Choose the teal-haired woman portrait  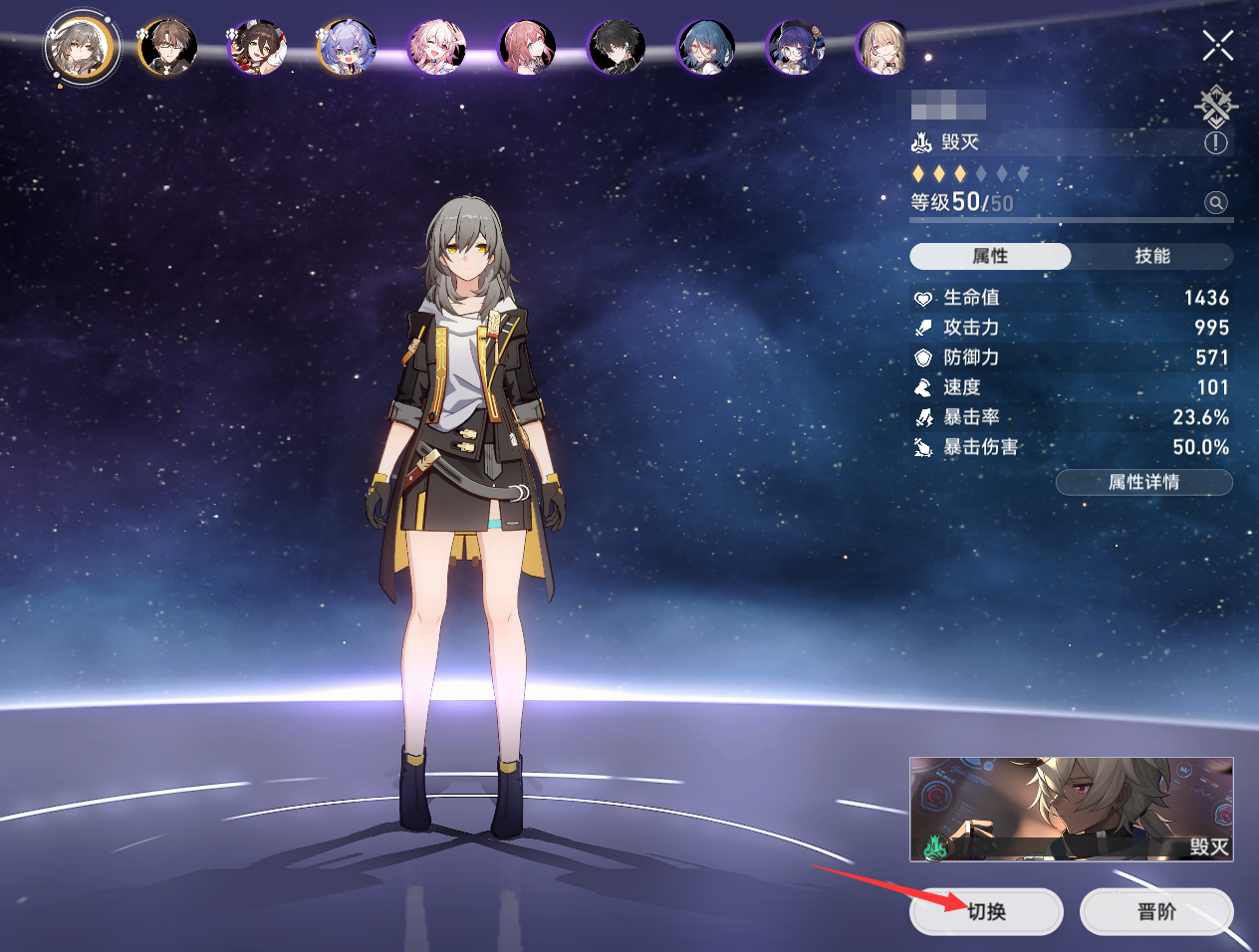(706, 47)
